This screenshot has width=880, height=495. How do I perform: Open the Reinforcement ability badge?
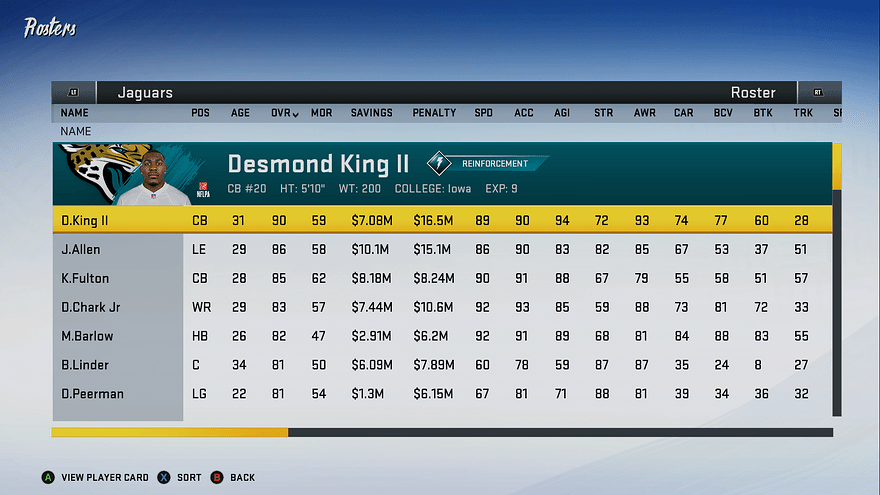pyautogui.click(x=488, y=163)
